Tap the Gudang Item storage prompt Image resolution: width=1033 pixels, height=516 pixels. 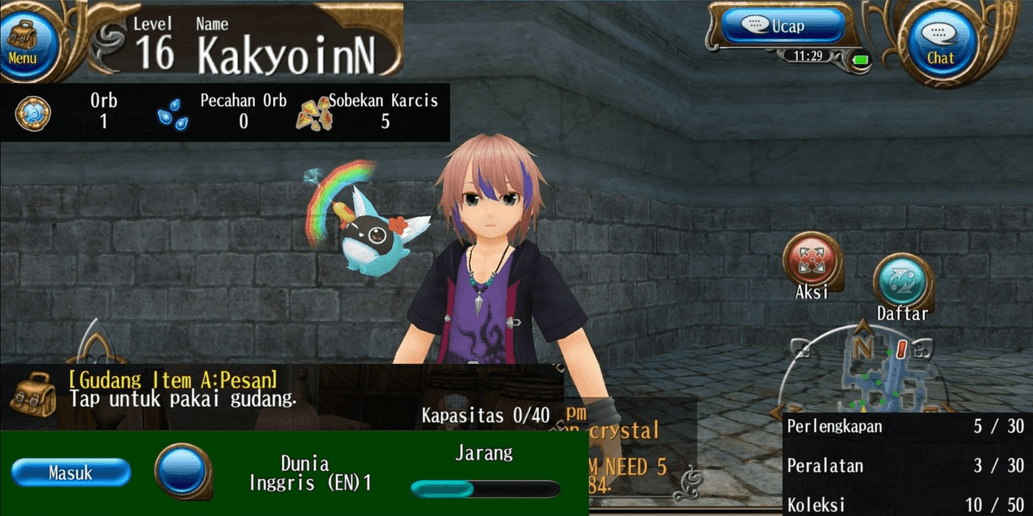point(180,390)
